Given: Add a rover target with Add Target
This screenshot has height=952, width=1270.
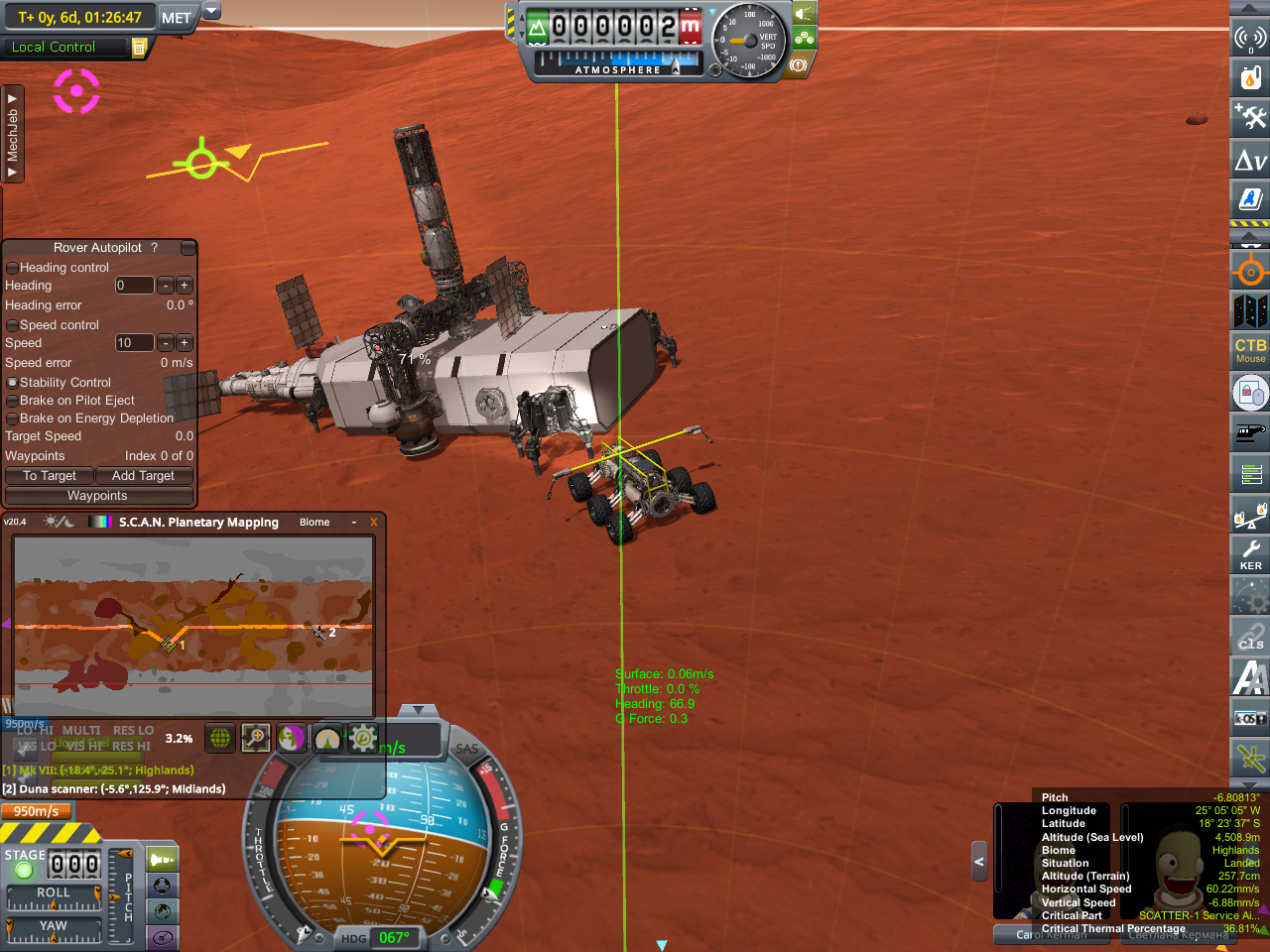Looking at the screenshot, I should (143, 476).
